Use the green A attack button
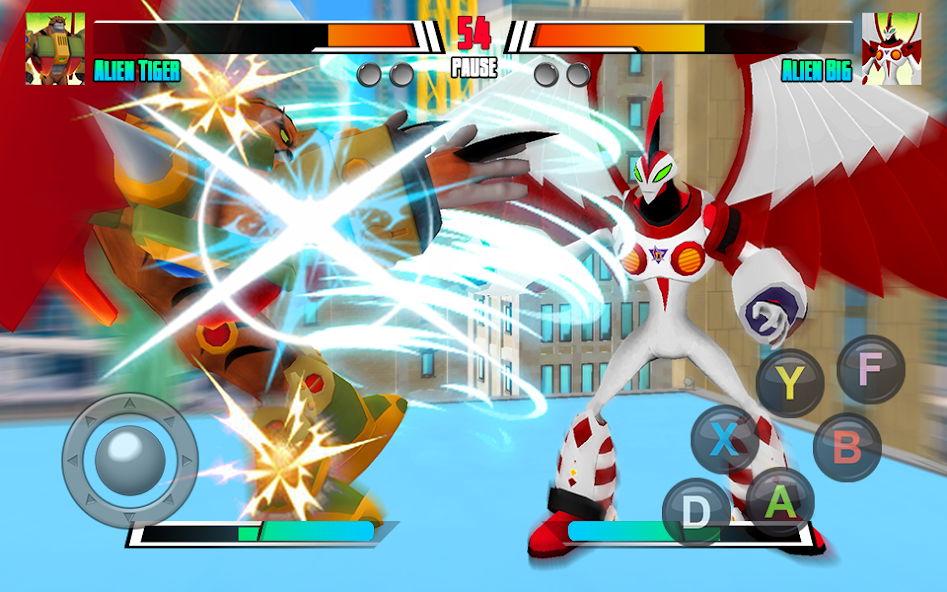Image resolution: width=947 pixels, height=592 pixels. 780,501
